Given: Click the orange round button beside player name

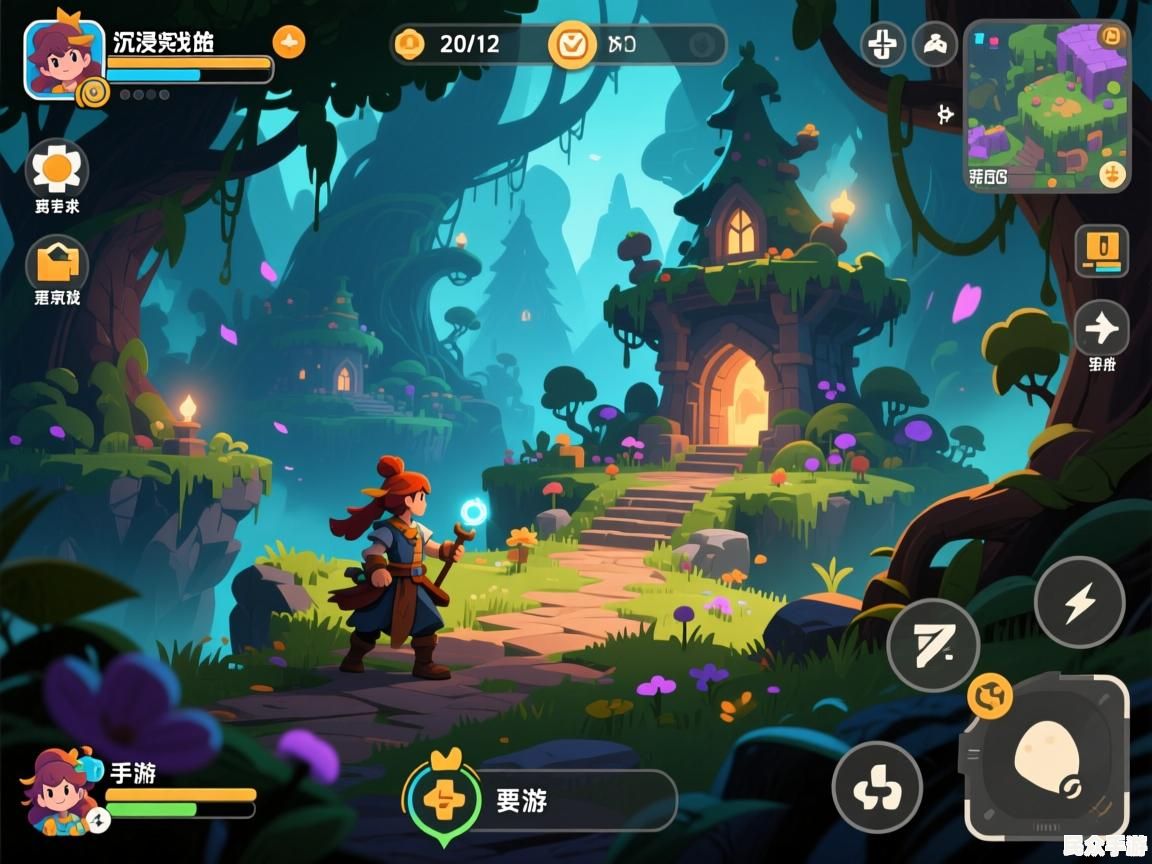Looking at the screenshot, I should tap(289, 42).
